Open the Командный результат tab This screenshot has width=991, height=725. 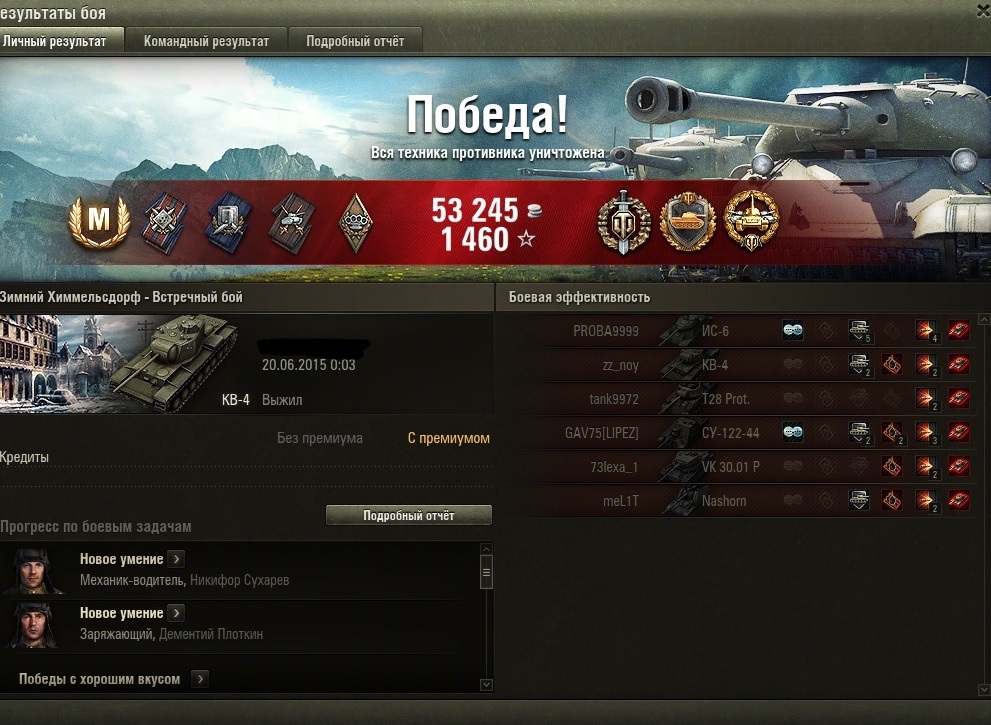tap(206, 42)
